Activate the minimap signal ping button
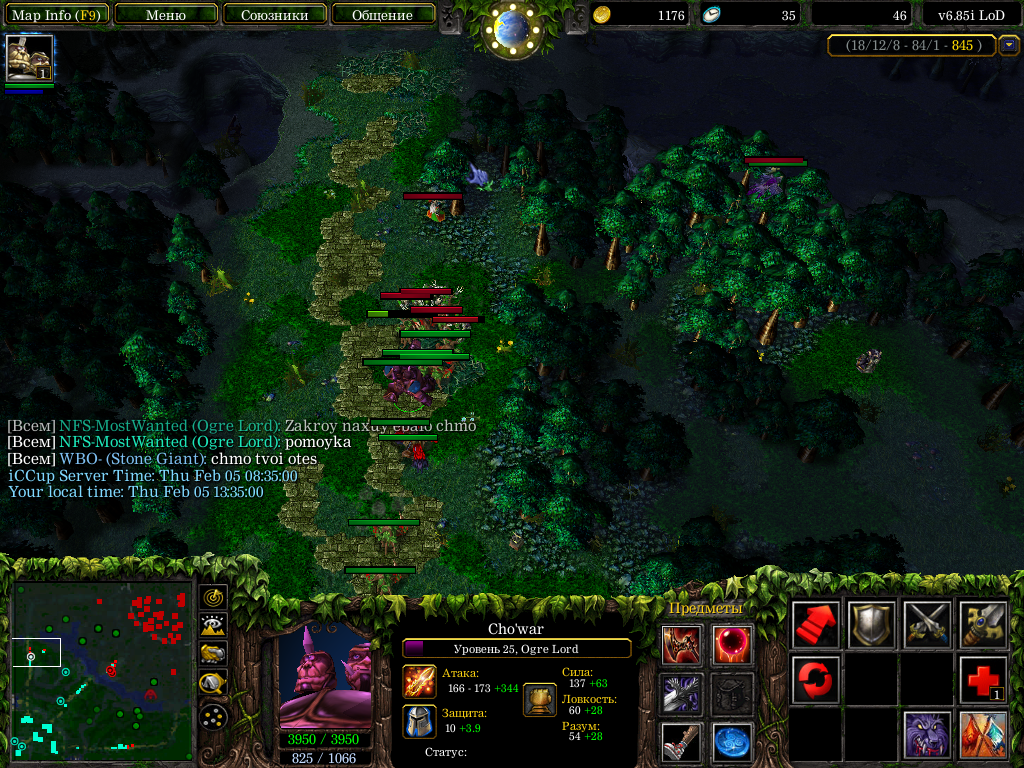The height and width of the screenshot is (768, 1024). (x=213, y=597)
